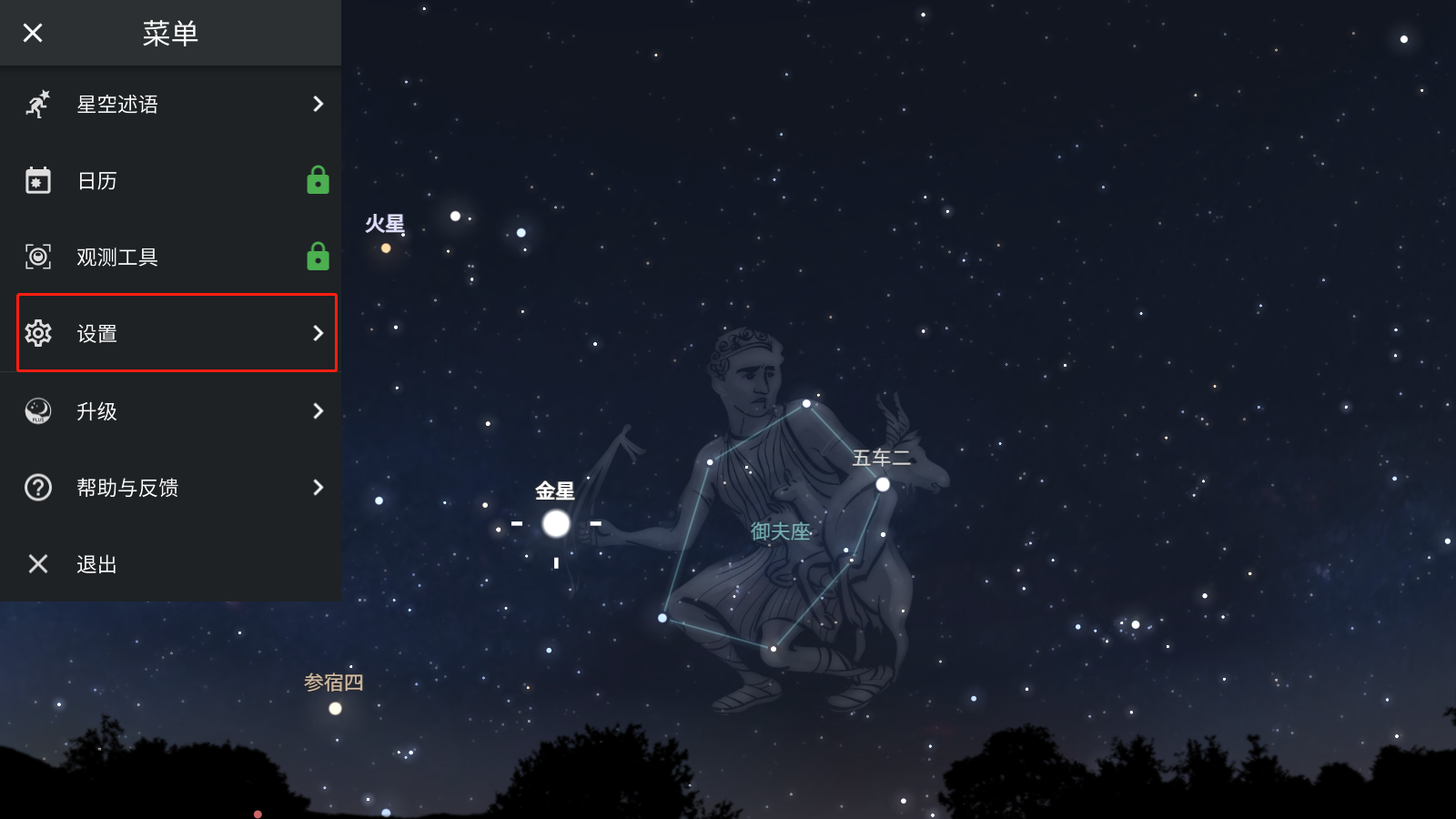Close the 菜单 panel with the X

[33, 34]
